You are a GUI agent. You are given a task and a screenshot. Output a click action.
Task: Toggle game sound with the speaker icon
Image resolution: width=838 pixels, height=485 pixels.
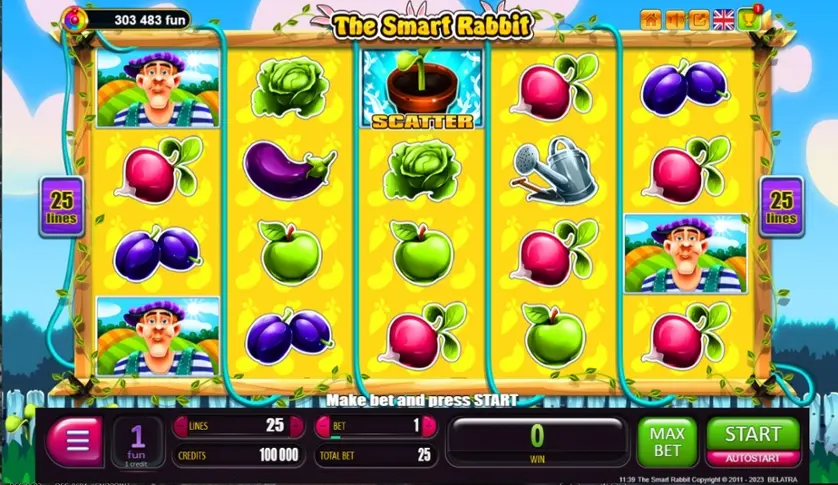click(x=675, y=19)
